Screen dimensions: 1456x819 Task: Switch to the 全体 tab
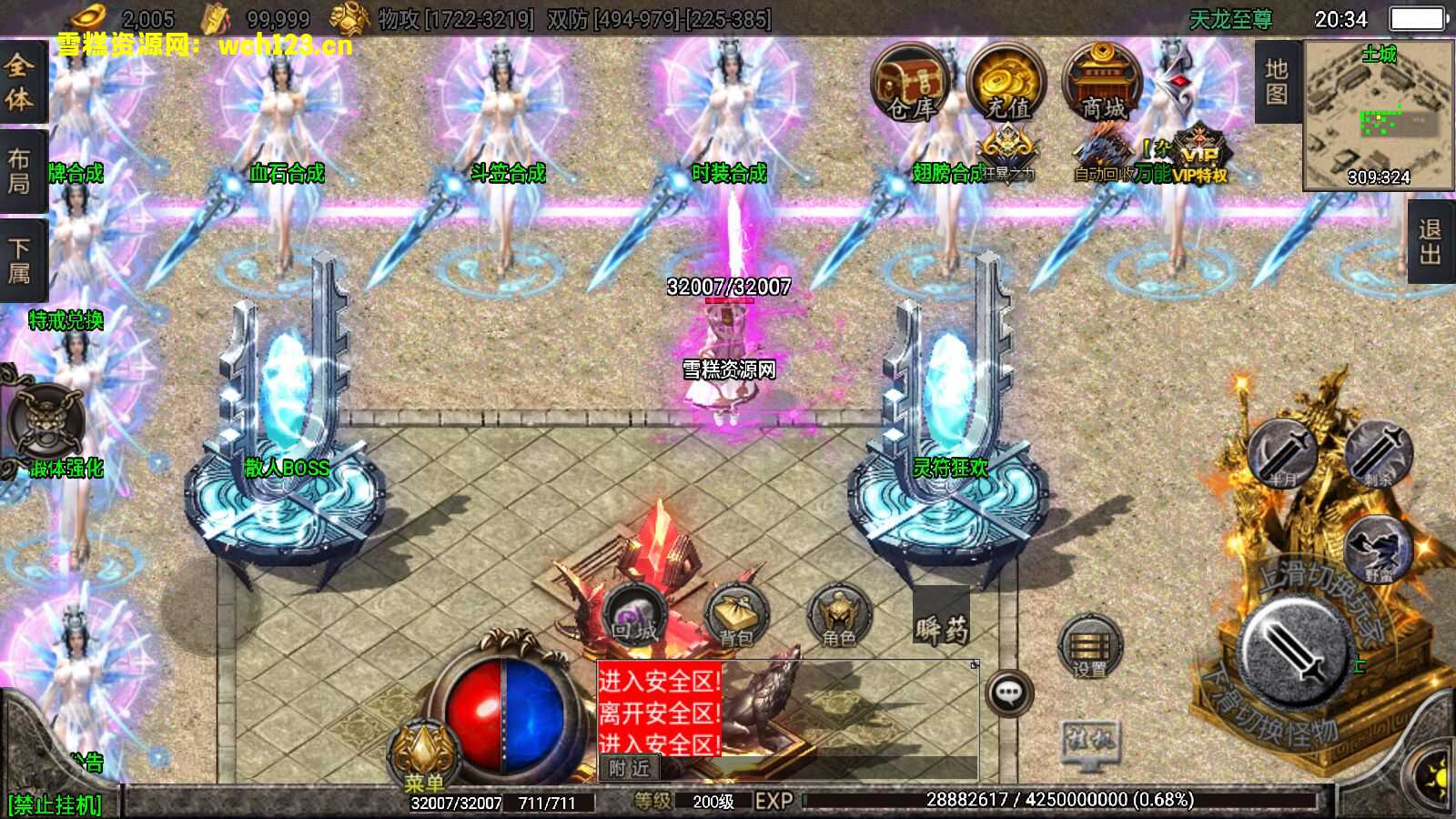(20, 82)
